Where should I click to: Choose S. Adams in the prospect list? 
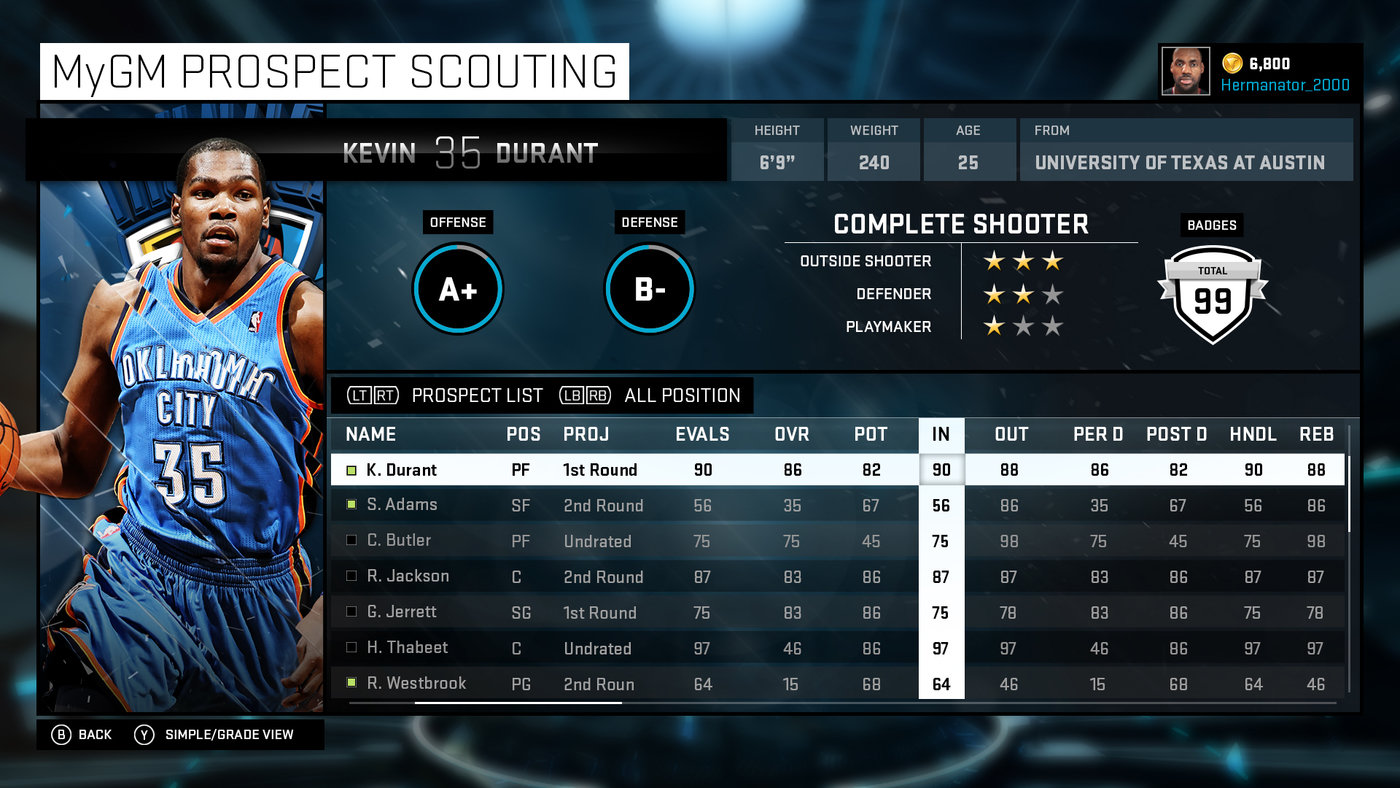tap(401, 505)
